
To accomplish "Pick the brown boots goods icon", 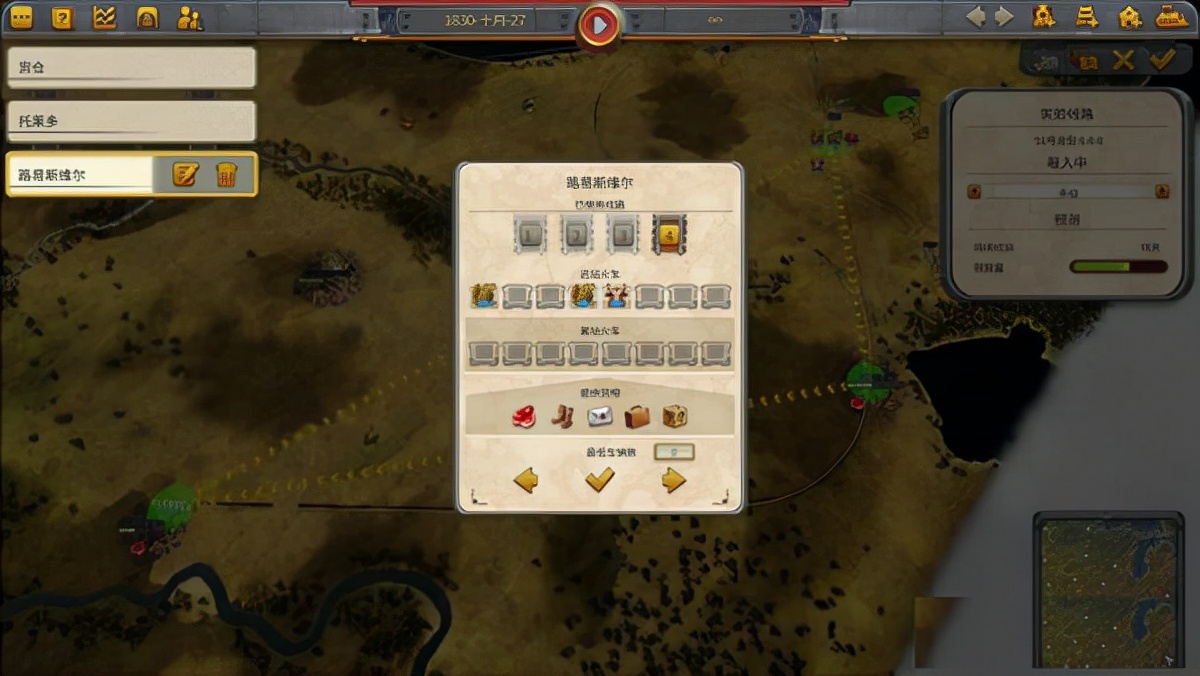I will (x=562, y=416).
